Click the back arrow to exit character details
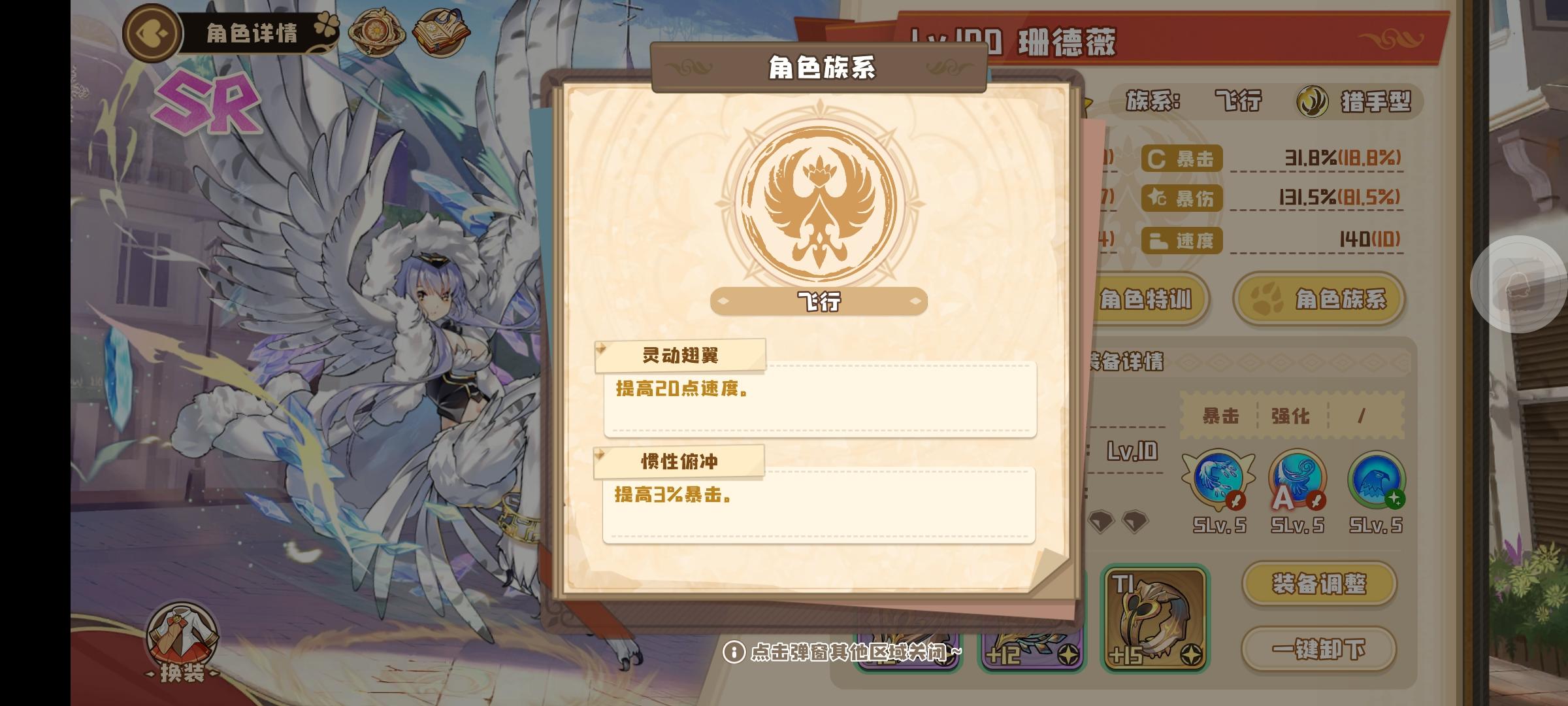 pos(152,33)
